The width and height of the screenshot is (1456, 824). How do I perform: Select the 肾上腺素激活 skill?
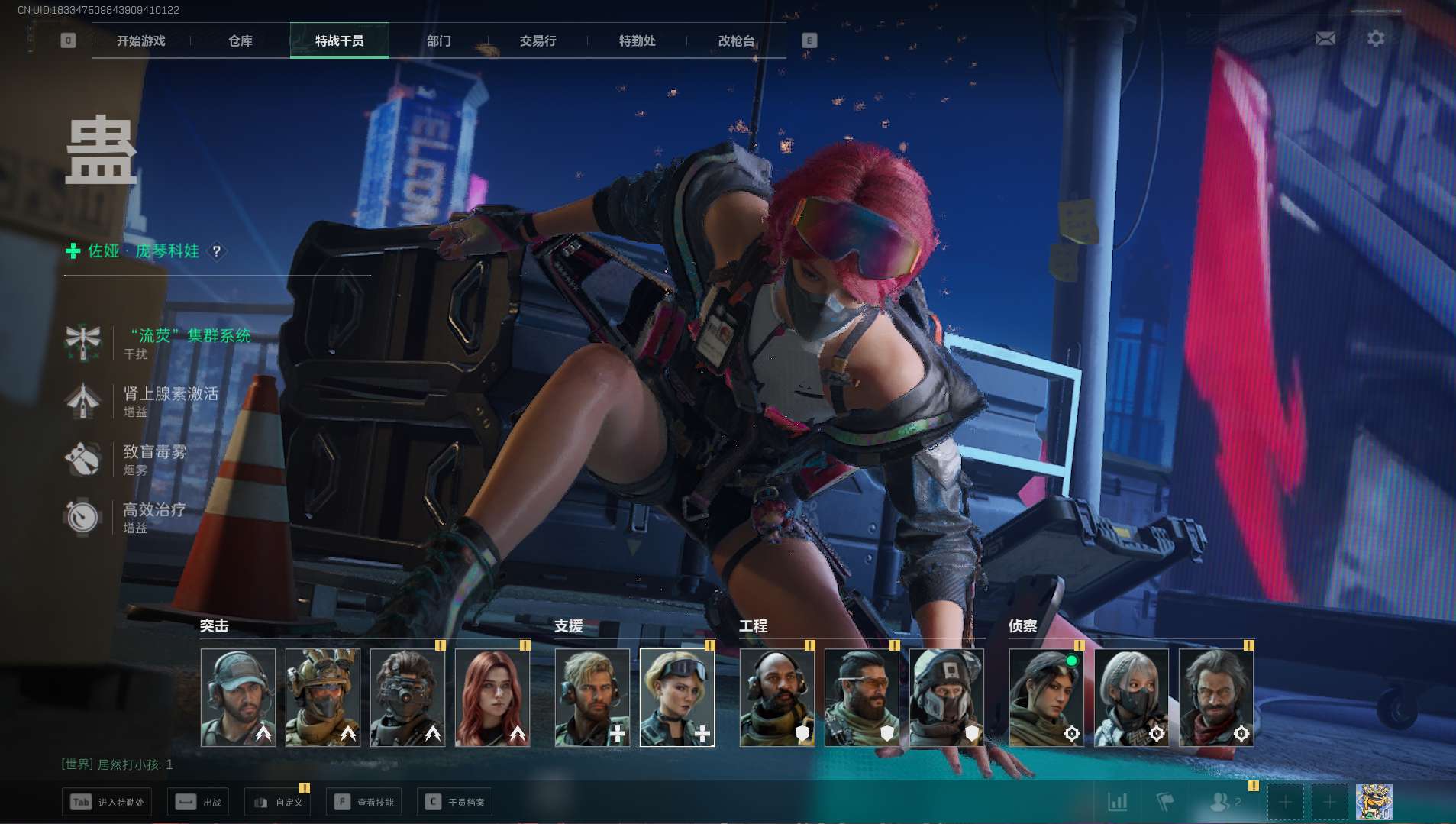pos(170,394)
